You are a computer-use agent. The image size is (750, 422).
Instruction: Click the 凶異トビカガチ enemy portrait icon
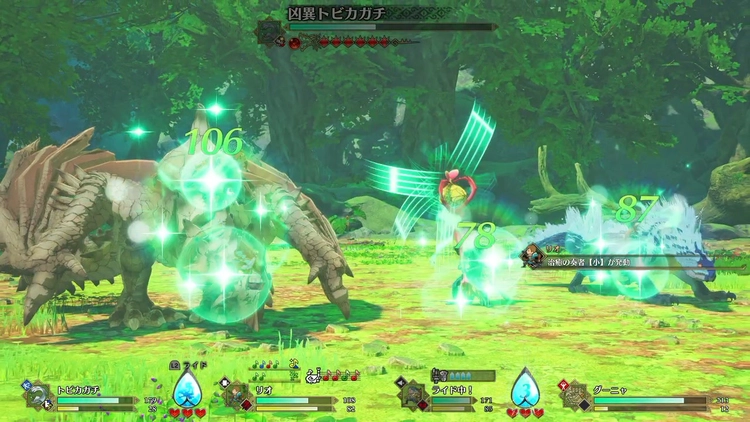[271, 33]
